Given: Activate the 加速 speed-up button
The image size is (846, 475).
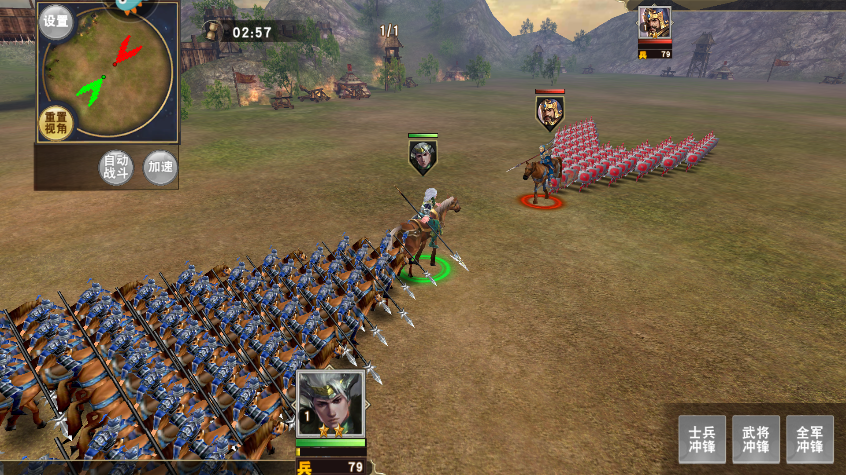Looking at the screenshot, I should pyautogui.click(x=160, y=167).
